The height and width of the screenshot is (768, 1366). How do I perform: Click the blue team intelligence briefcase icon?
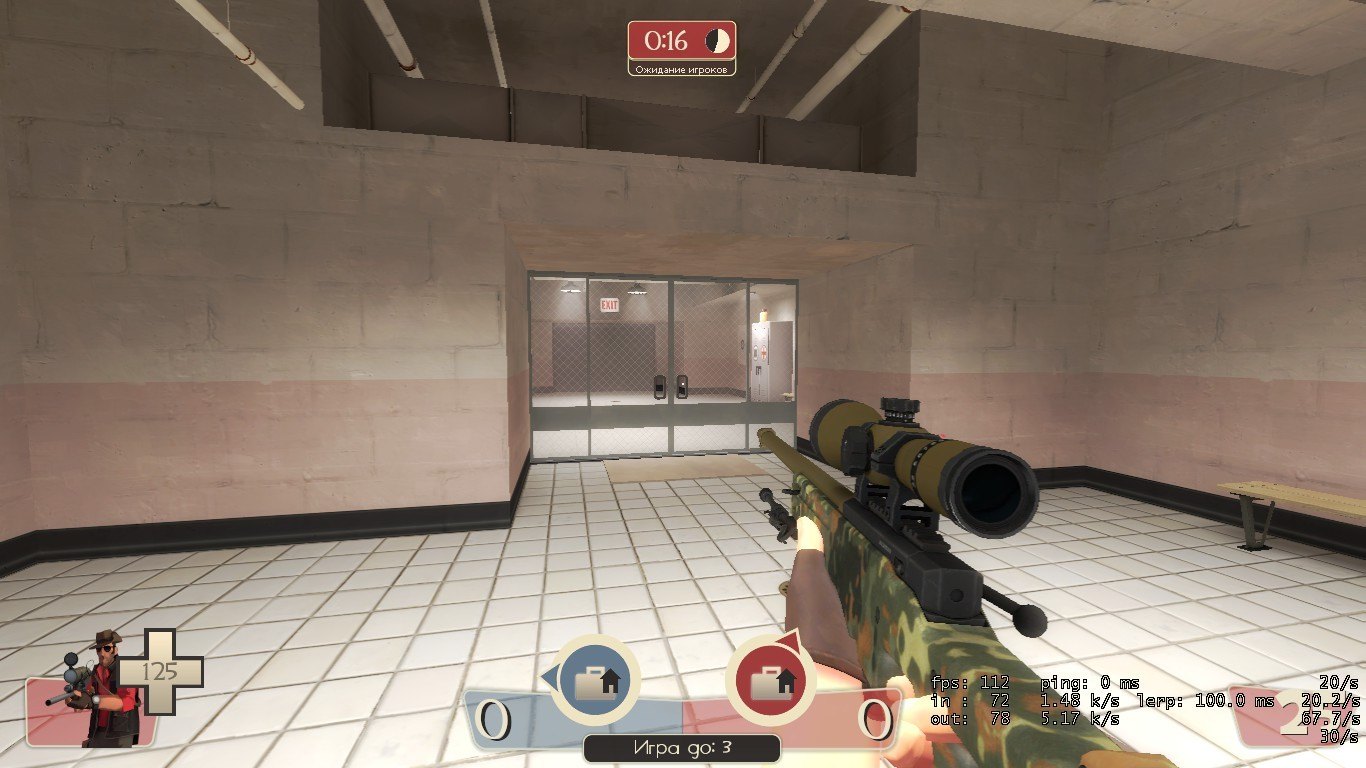pyautogui.click(x=596, y=681)
